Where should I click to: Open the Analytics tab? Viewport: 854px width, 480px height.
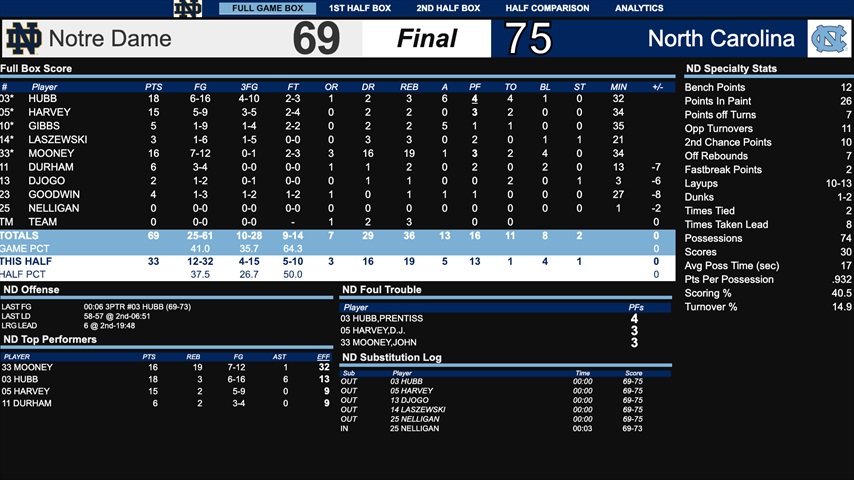tap(639, 8)
